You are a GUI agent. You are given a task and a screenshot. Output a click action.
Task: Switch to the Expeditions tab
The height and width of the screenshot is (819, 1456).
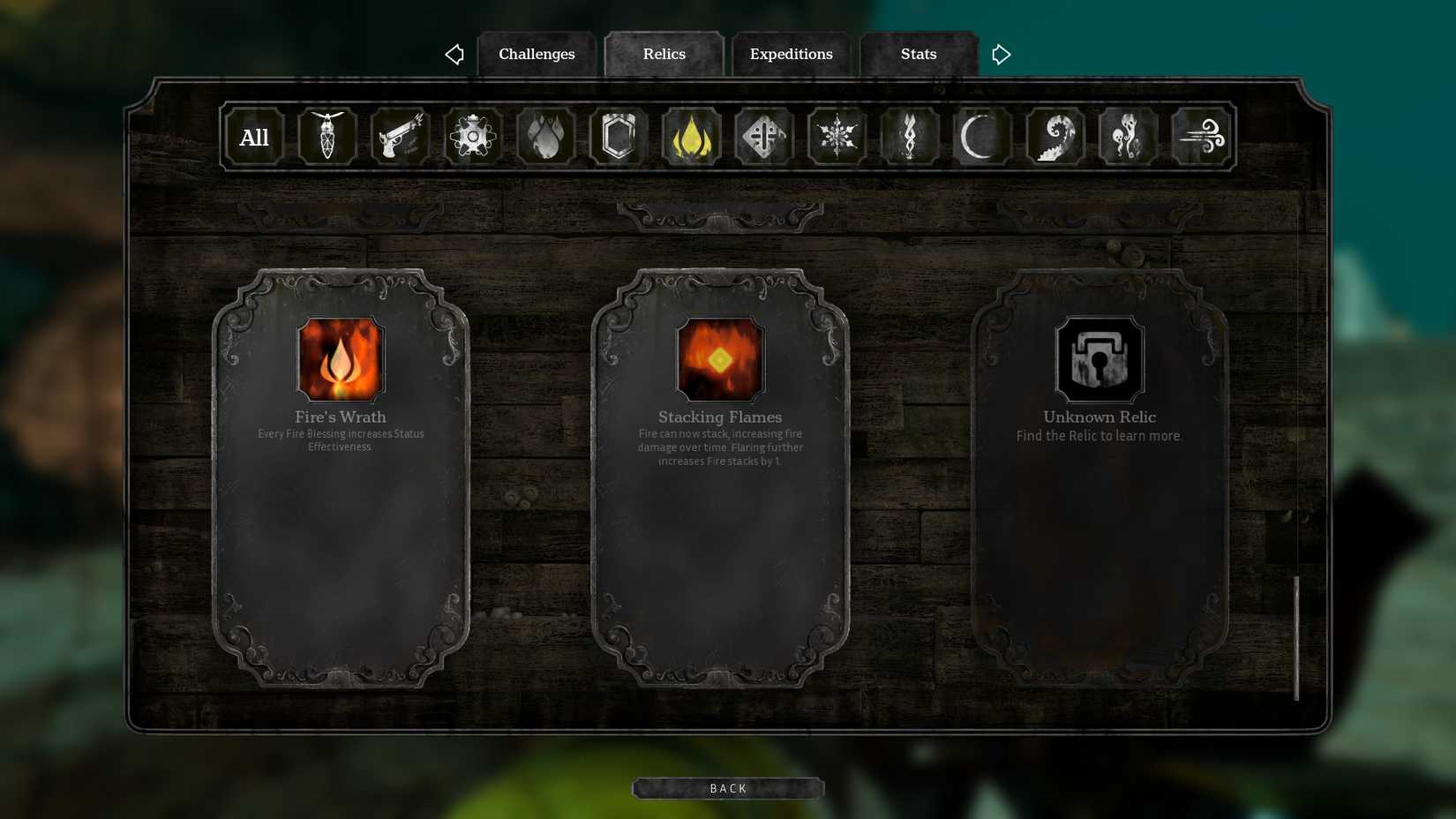790,54
